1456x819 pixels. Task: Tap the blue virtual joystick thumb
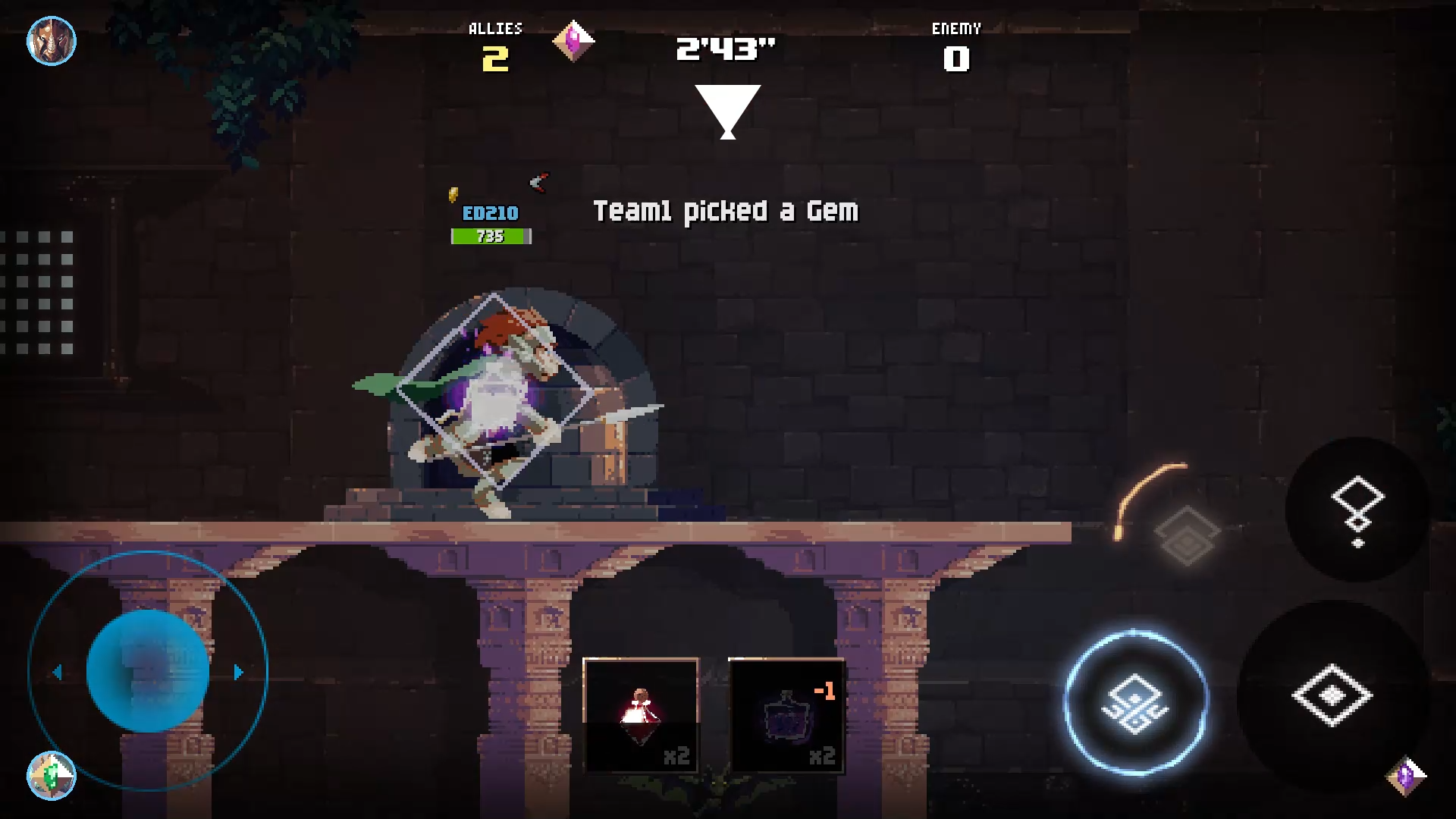tap(146, 670)
